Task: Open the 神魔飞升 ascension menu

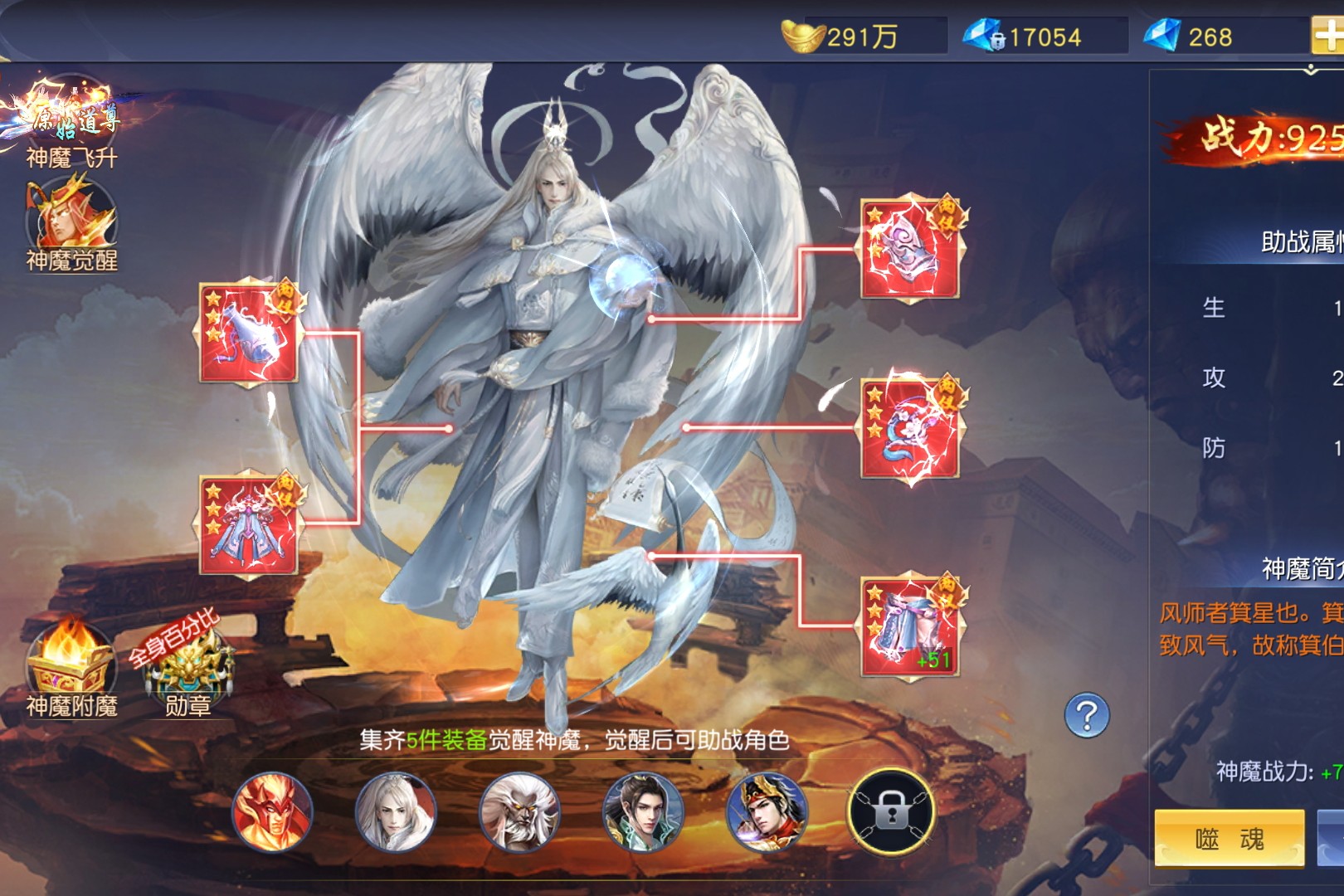Action: (71, 120)
